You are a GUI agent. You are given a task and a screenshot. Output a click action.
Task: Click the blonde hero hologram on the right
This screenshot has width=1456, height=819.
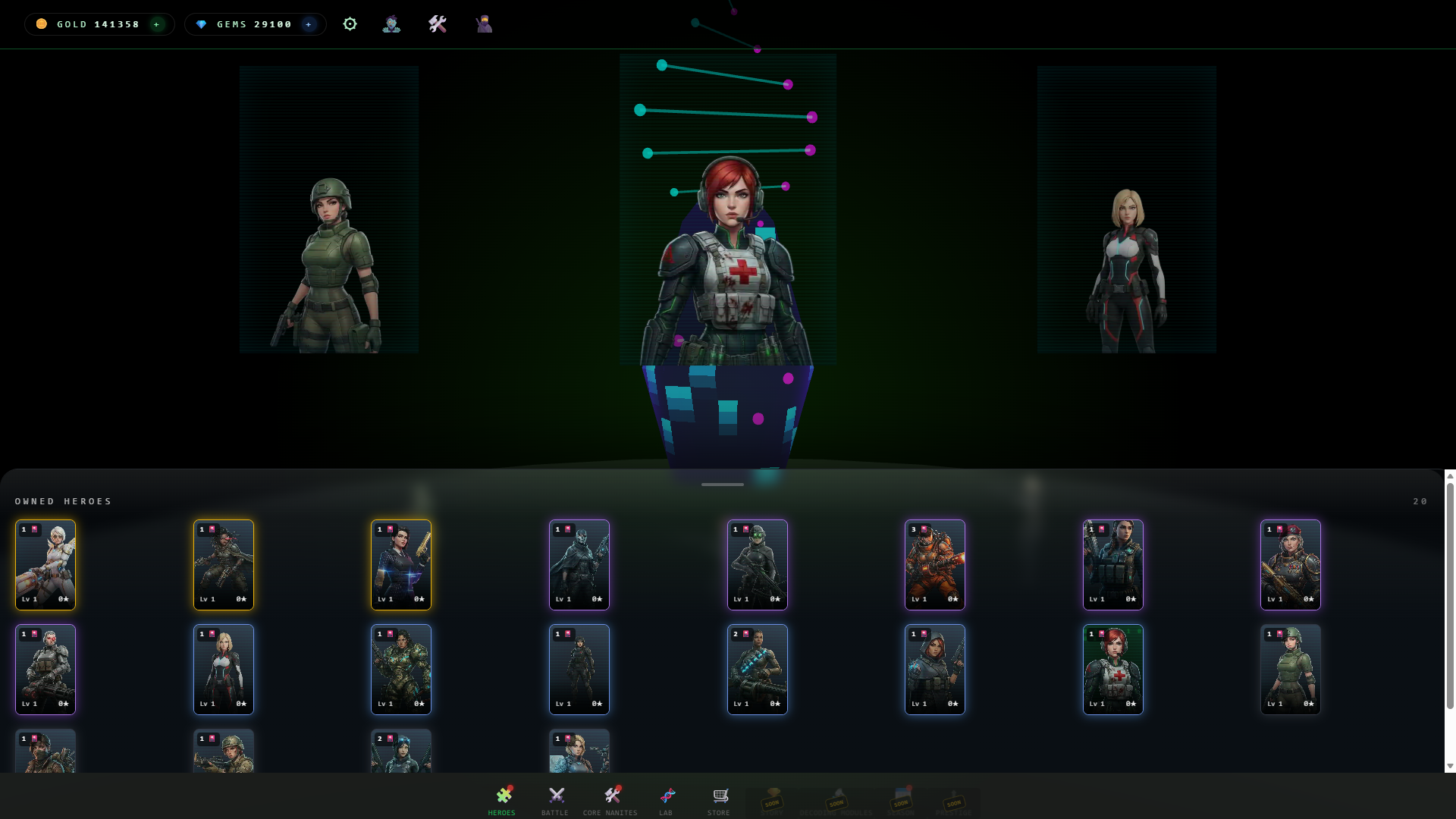click(1127, 265)
